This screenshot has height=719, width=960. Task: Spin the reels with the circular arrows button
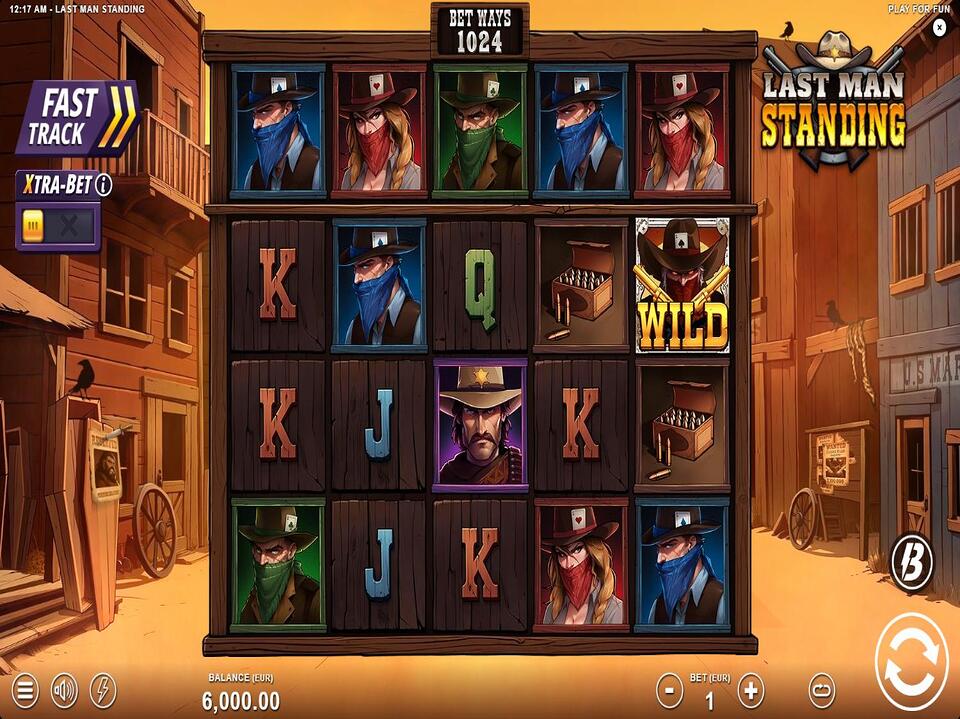click(911, 661)
